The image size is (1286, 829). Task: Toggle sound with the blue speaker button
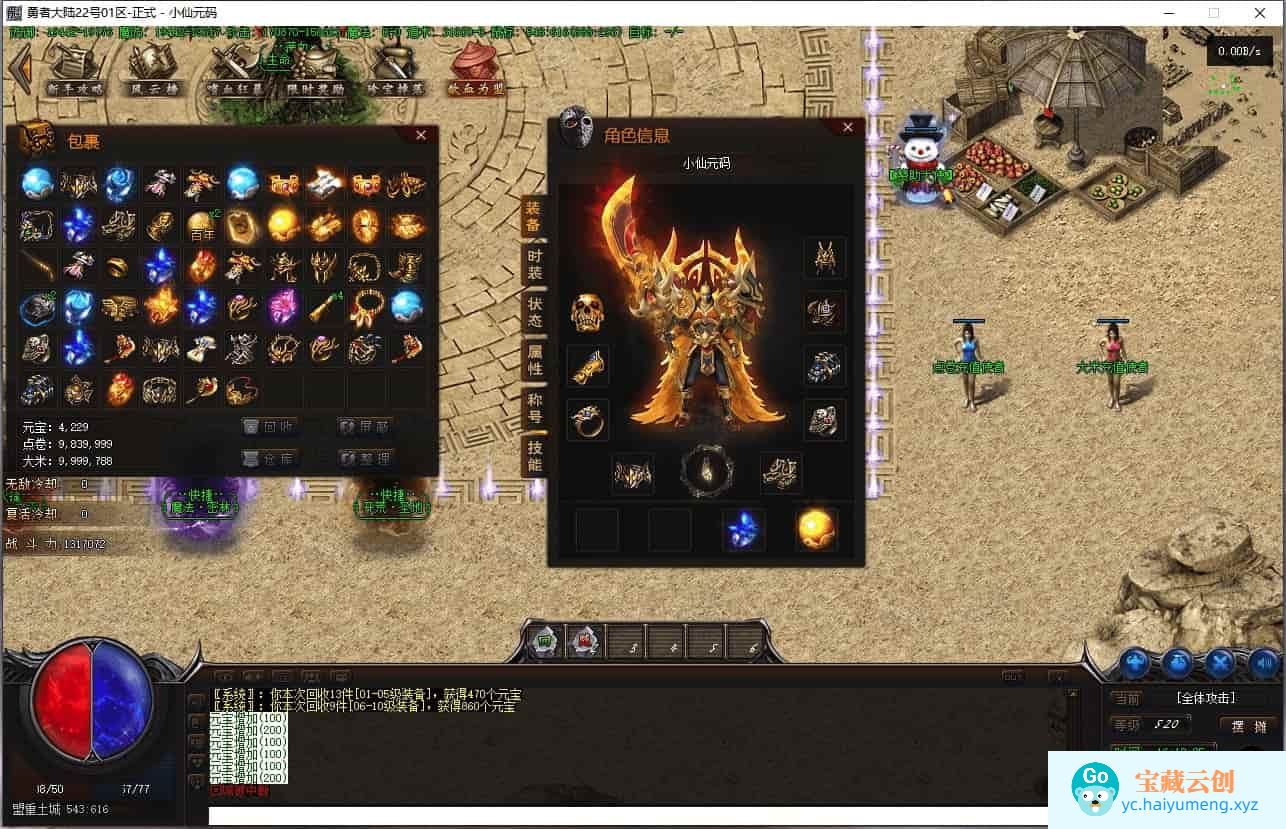(x=1264, y=662)
